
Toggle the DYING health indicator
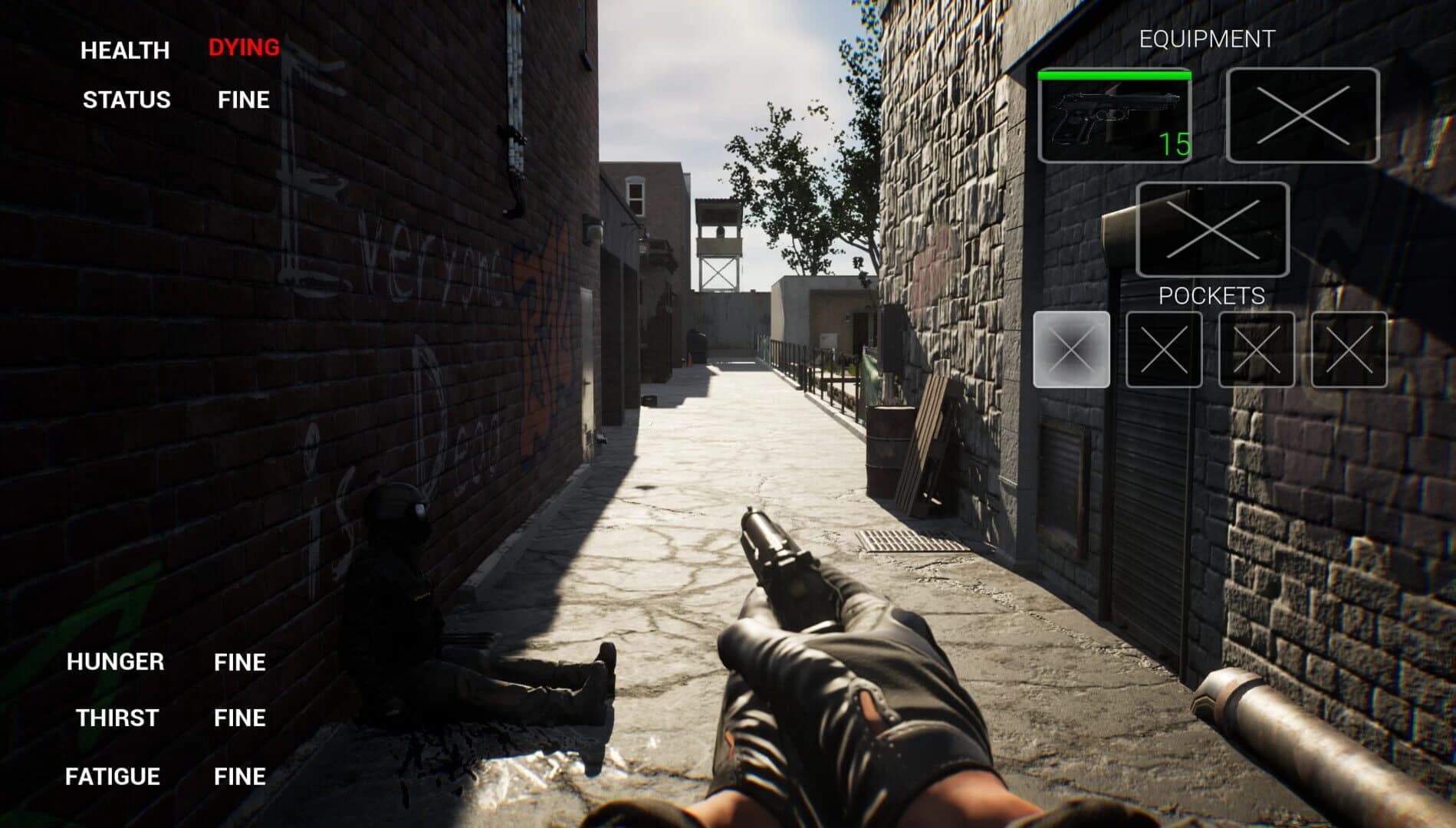pos(243,48)
